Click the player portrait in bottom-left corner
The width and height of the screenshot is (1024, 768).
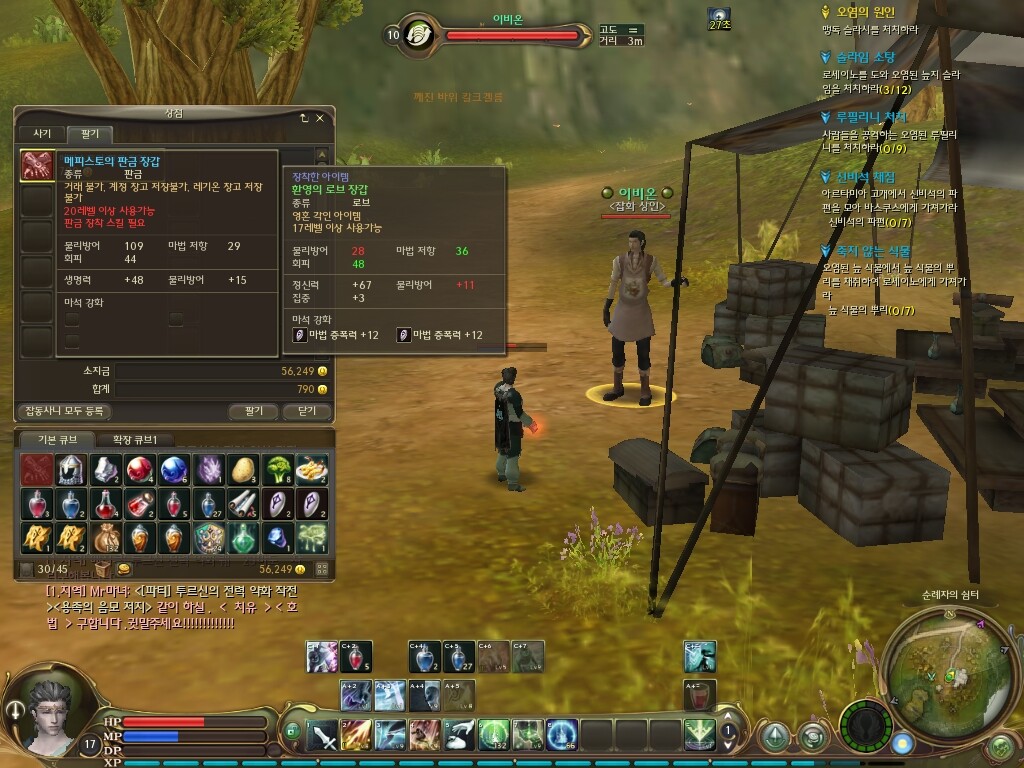point(52,716)
